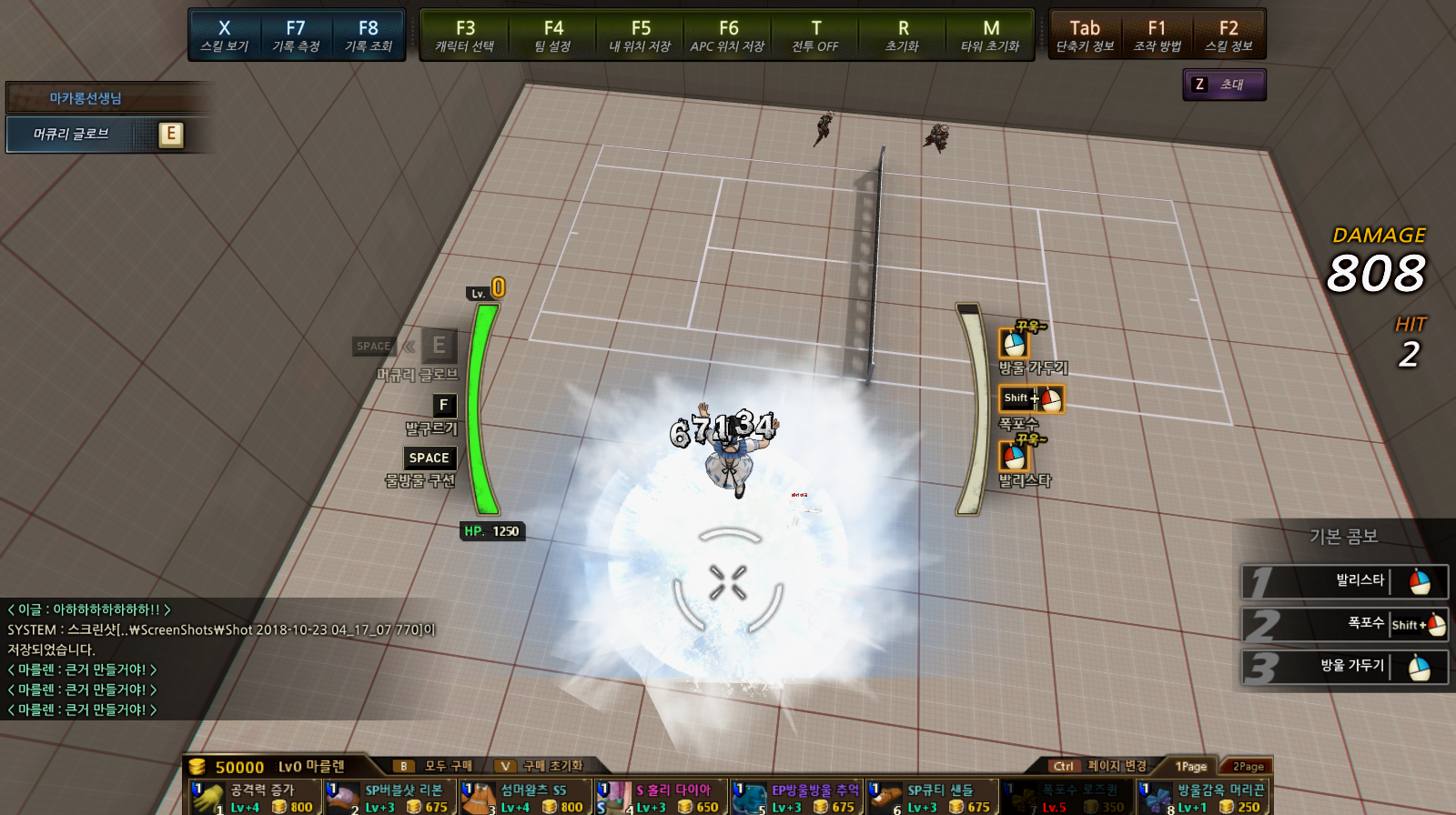Open 스킬 정보 skill info
Screen dimensions: 1456x815
1228,35
